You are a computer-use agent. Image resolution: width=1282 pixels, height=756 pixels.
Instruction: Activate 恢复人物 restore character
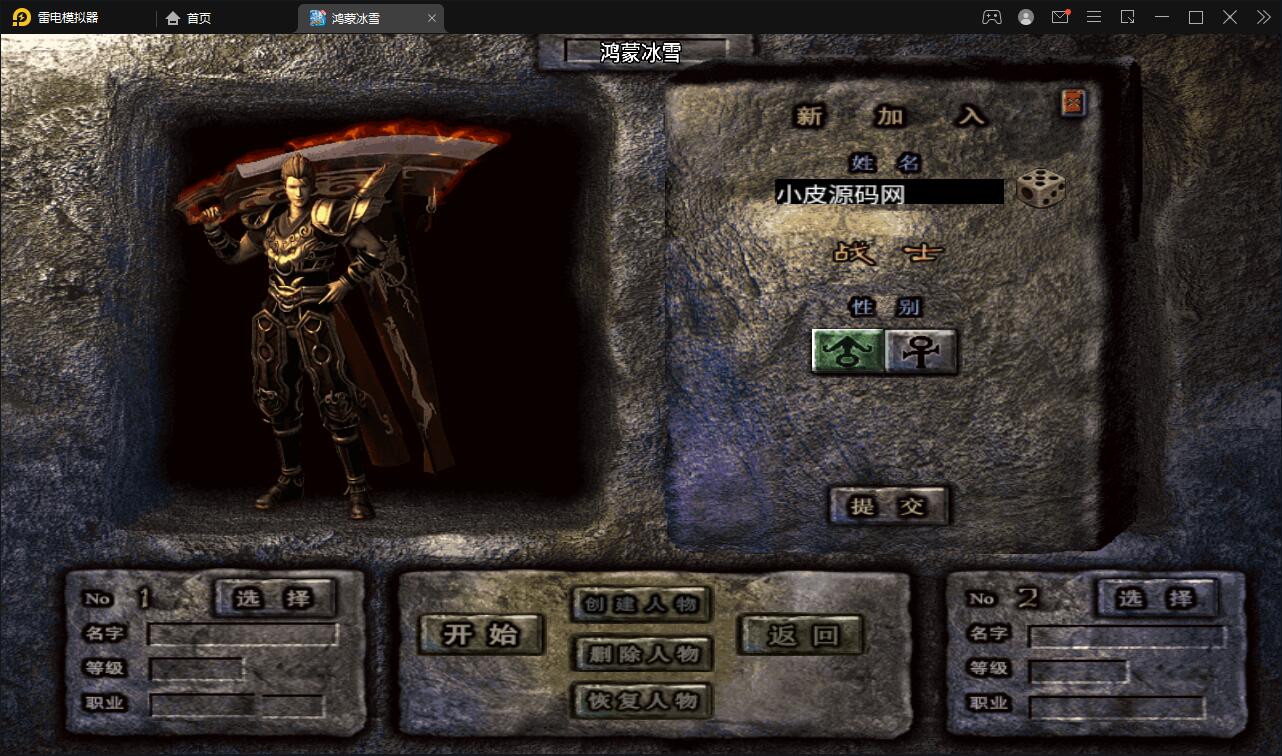click(642, 700)
